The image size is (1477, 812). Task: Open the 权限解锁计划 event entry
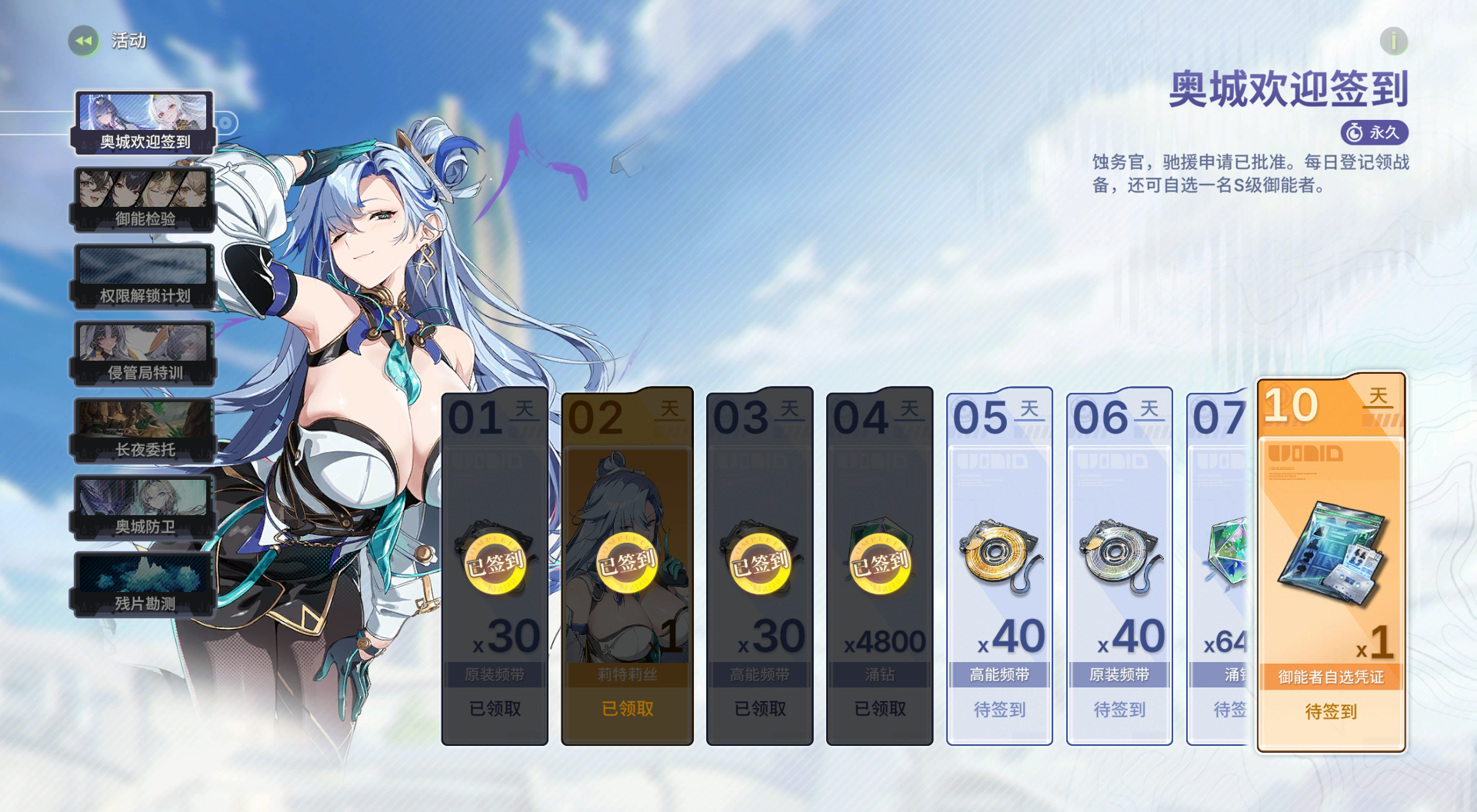coord(143,274)
